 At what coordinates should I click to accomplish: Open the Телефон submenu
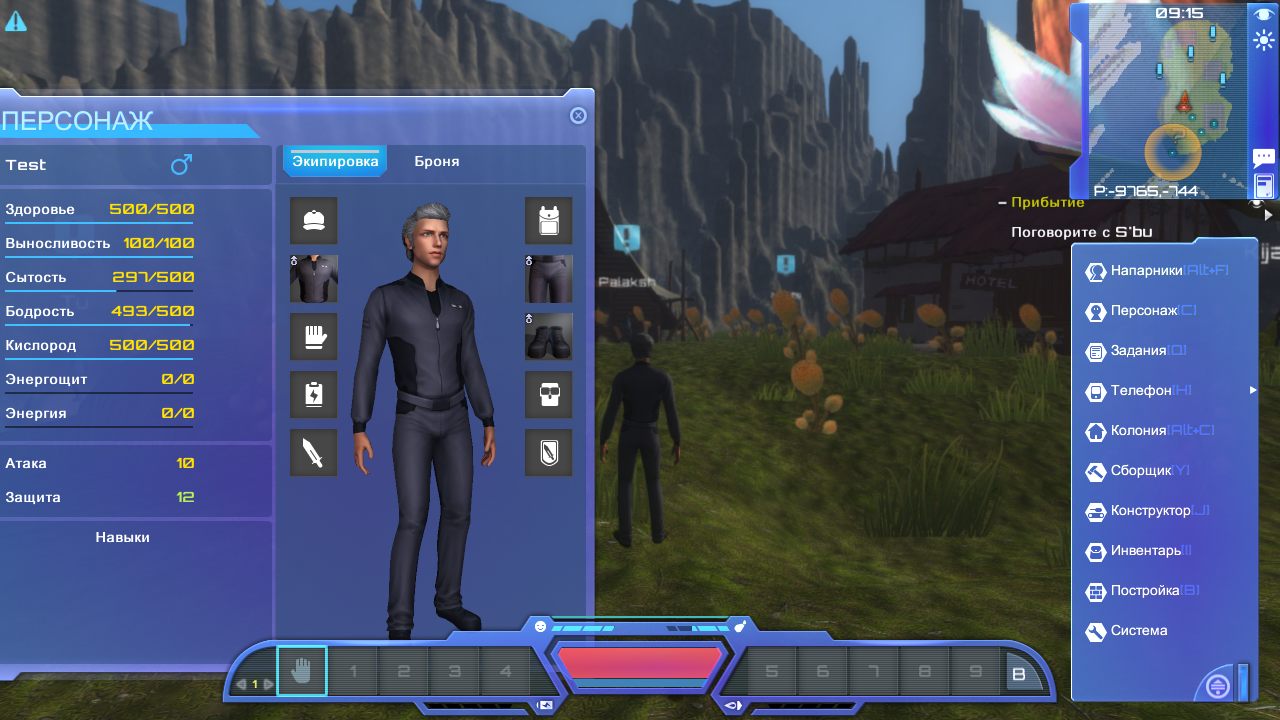1140,391
